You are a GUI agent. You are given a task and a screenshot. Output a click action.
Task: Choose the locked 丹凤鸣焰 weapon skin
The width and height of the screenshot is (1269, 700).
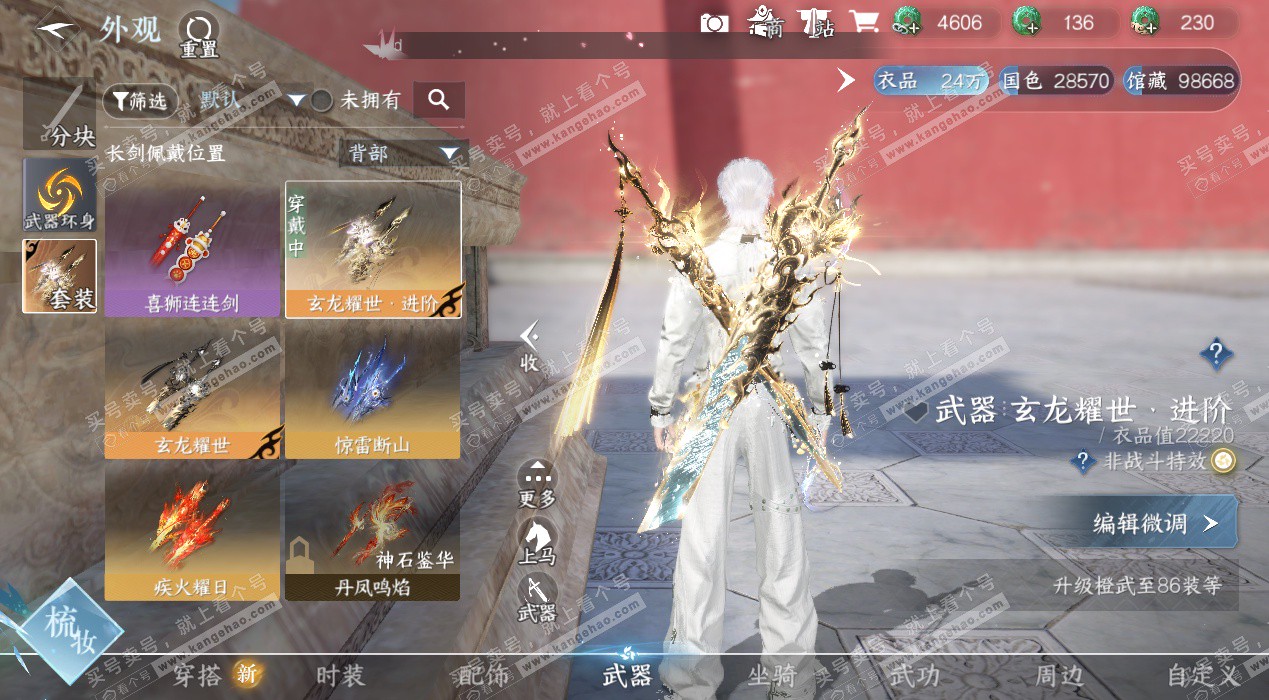coord(372,531)
